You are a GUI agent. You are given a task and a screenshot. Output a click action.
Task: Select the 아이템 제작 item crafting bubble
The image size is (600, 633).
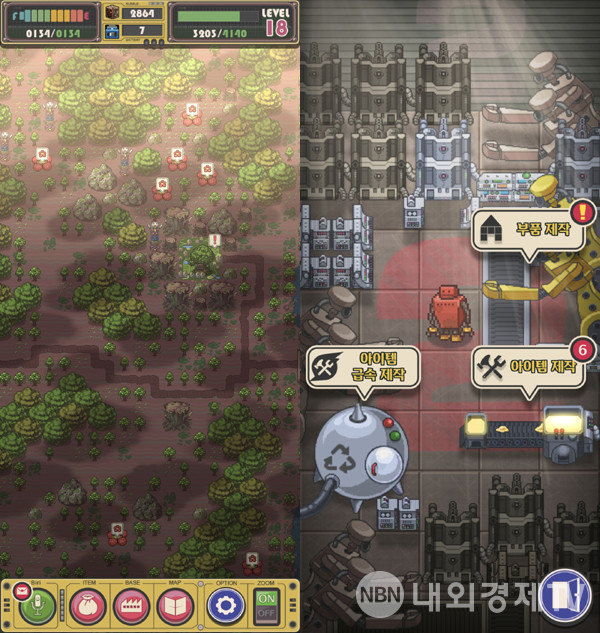tap(528, 366)
